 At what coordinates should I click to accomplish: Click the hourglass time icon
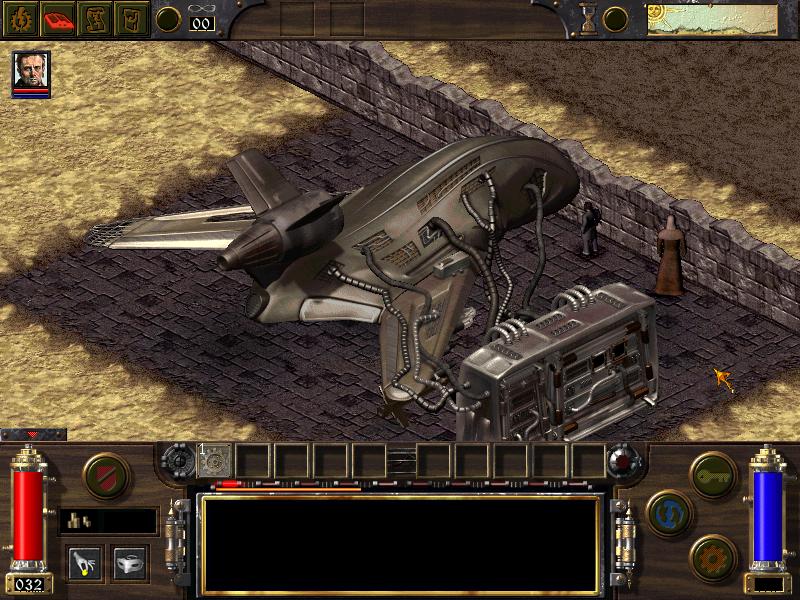pyautogui.click(x=589, y=17)
